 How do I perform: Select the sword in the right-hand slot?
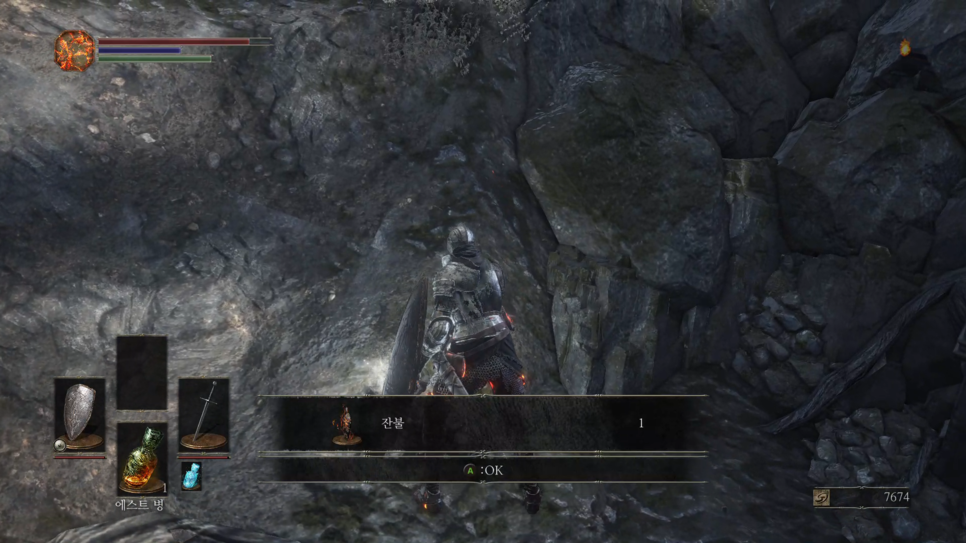pos(203,413)
